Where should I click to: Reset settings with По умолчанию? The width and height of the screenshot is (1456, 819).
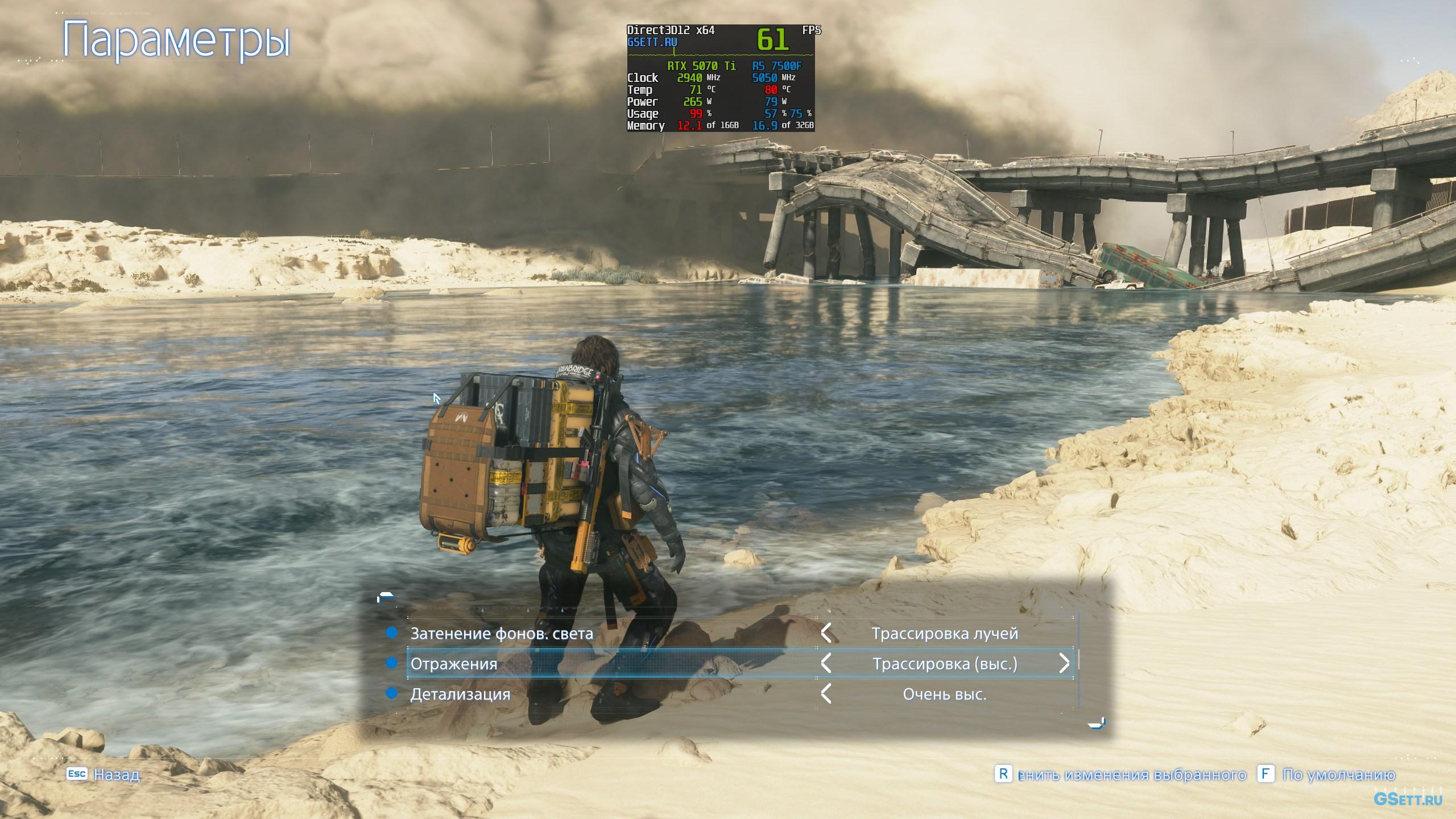1327,775
